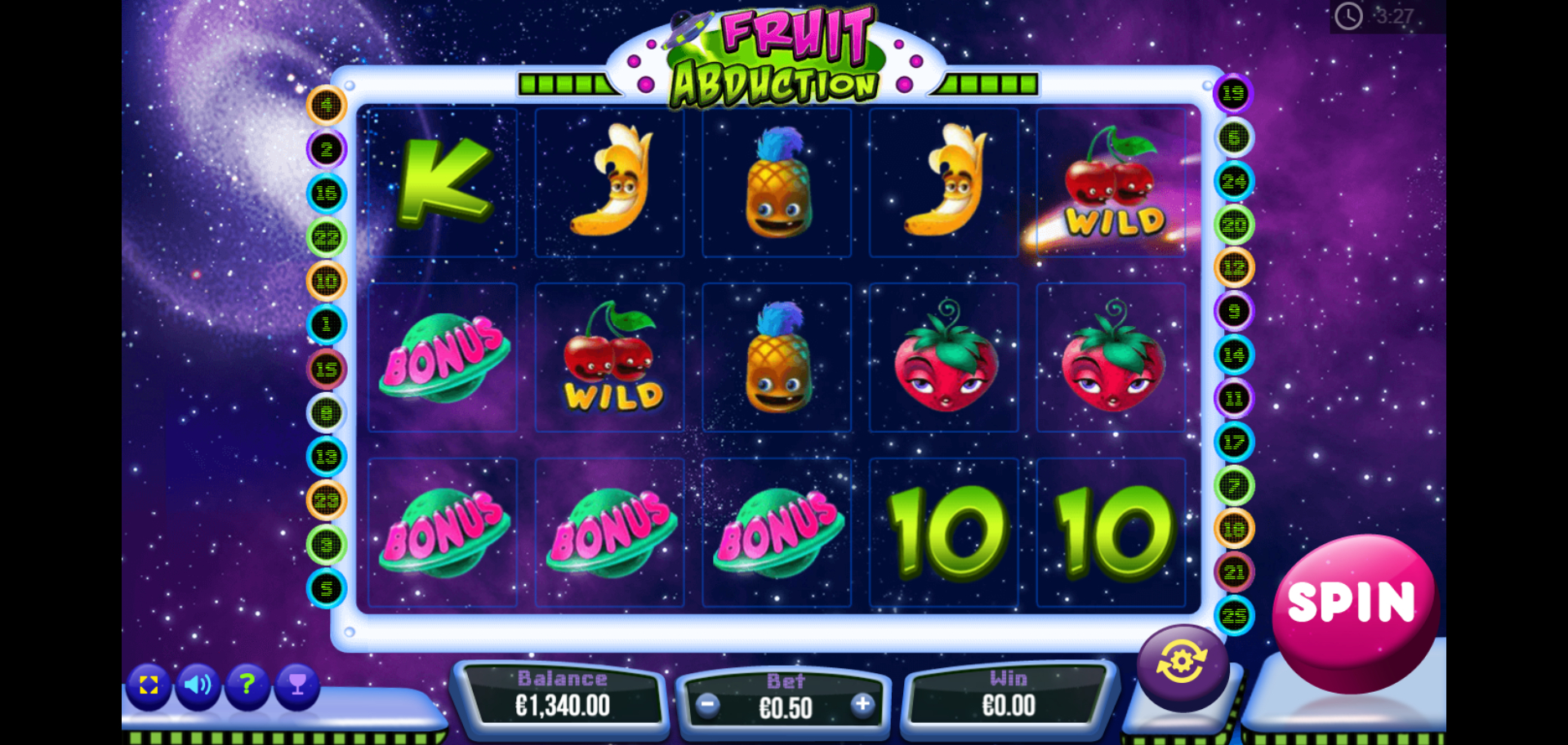Show payline number 15

pos(327,369)
